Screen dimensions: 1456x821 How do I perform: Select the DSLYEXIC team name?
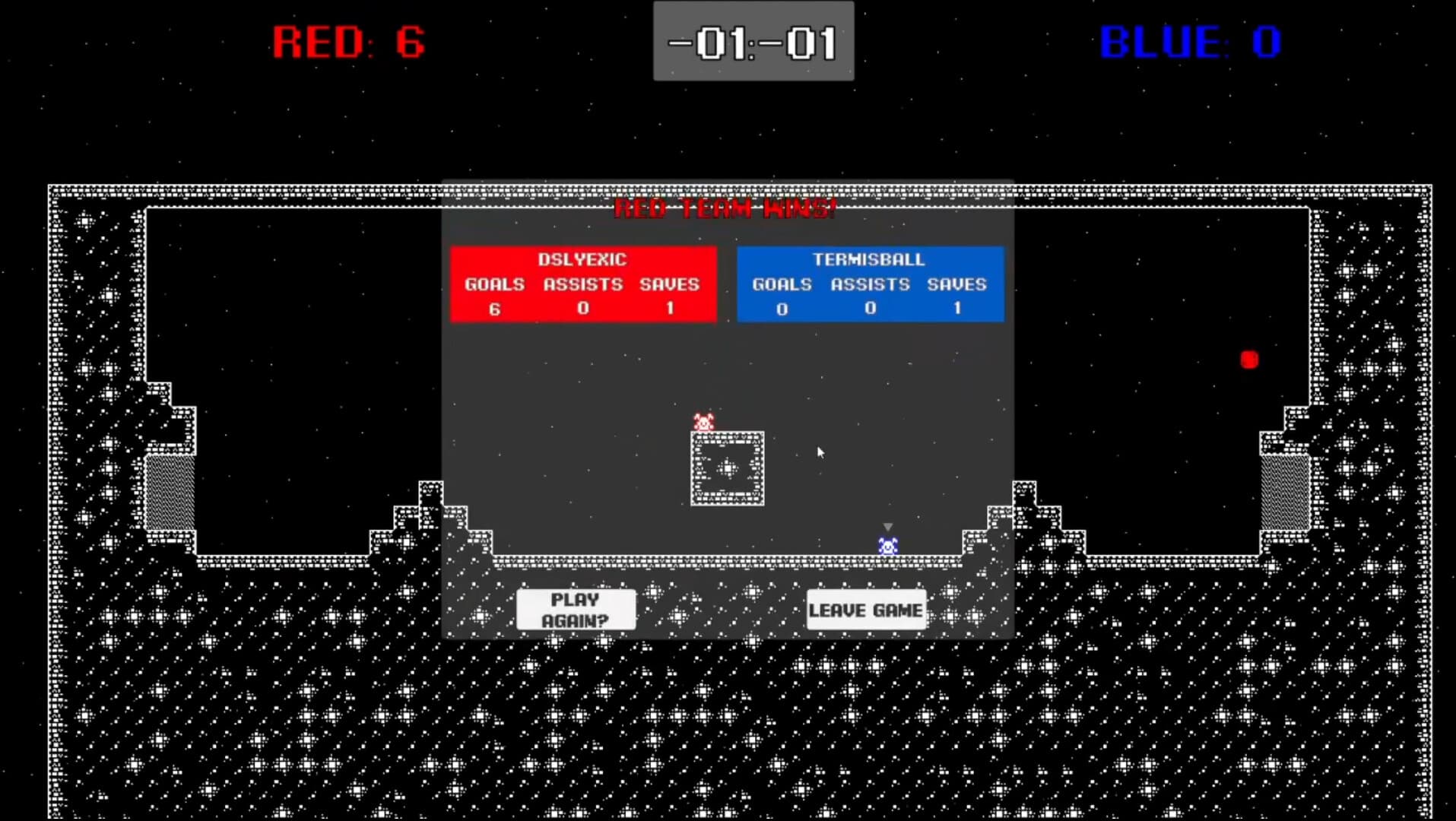click(x=582, y=259)
